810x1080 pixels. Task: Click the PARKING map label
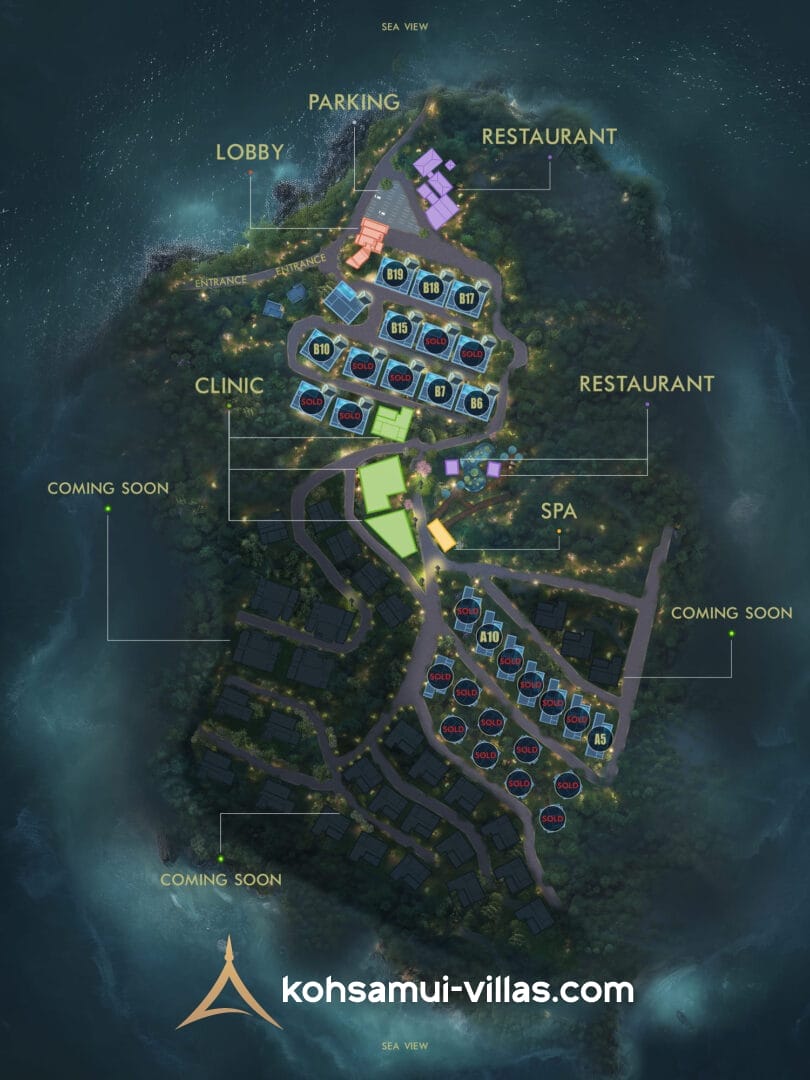[x=353, y=102]
